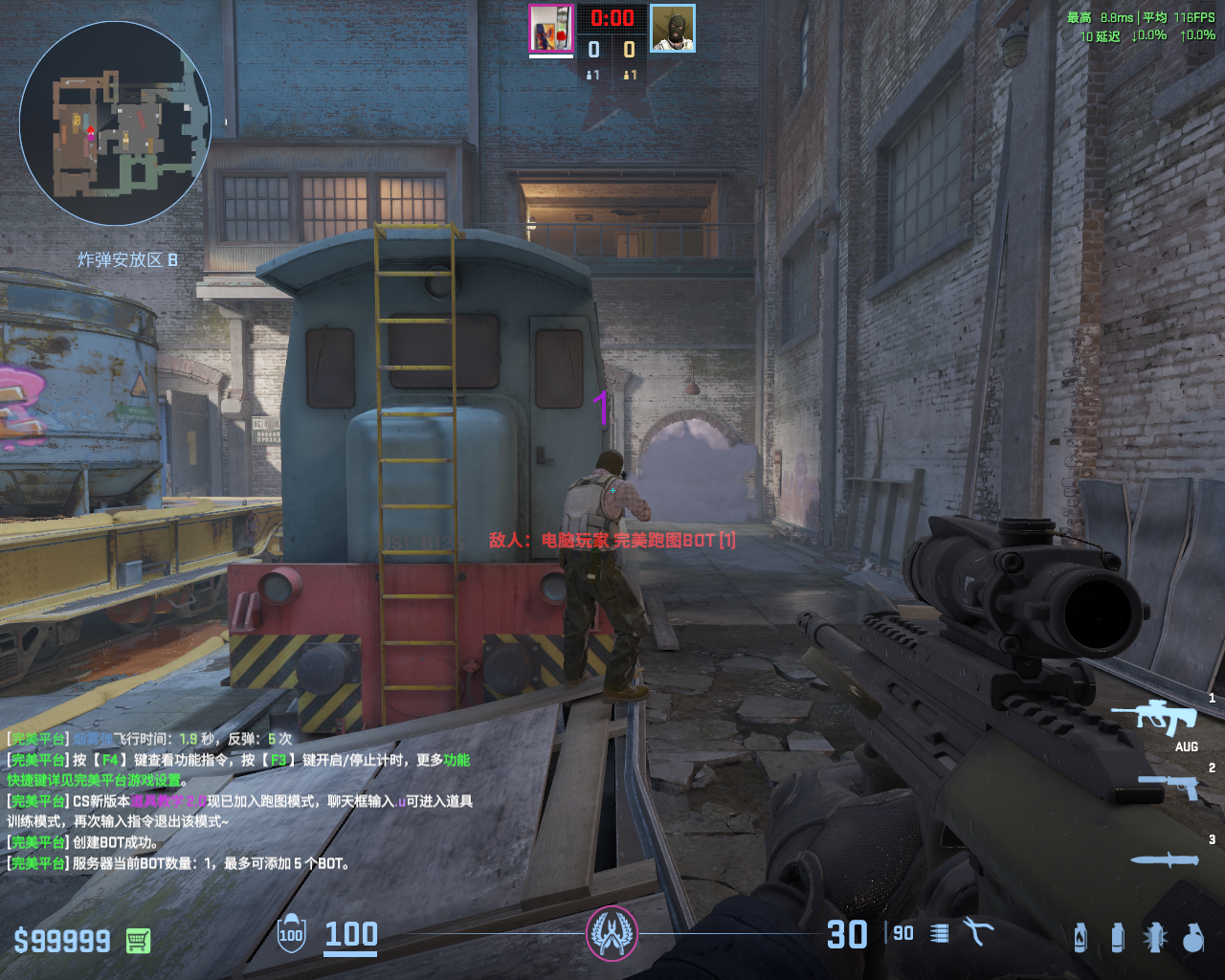Switch to the silenced pistol slot
This screenshot has height=980, width=1225.
click(x=1168, y=787)
